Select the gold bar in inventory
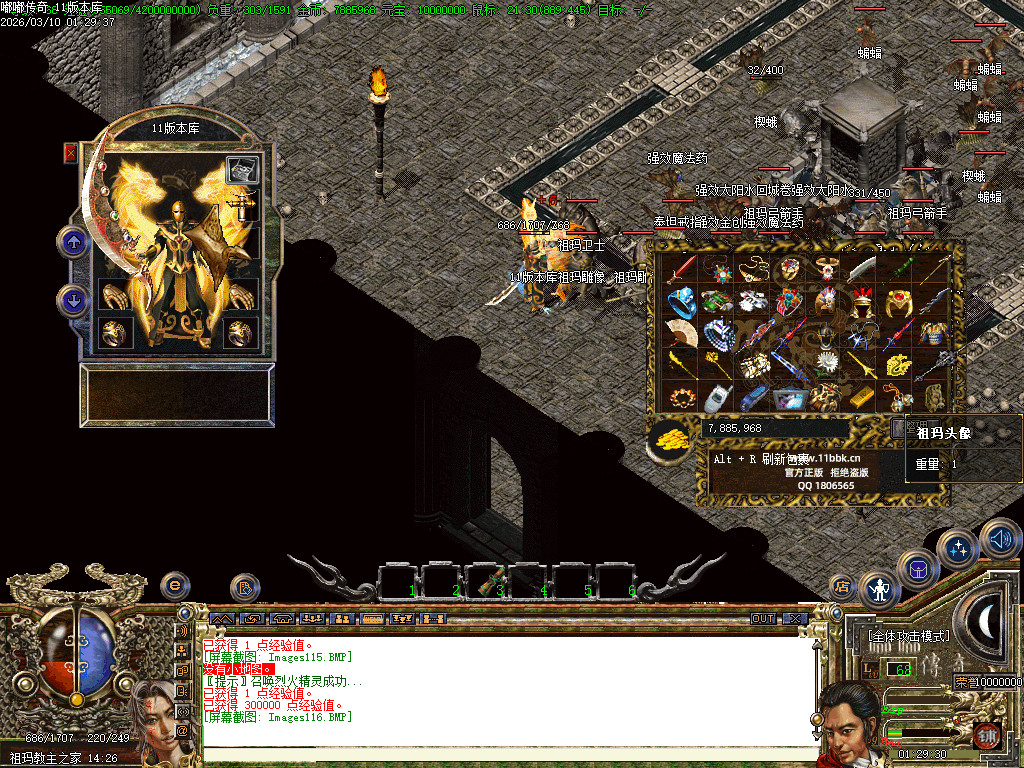The width and height of the screenshot is (1024, 768). (861, 397)
